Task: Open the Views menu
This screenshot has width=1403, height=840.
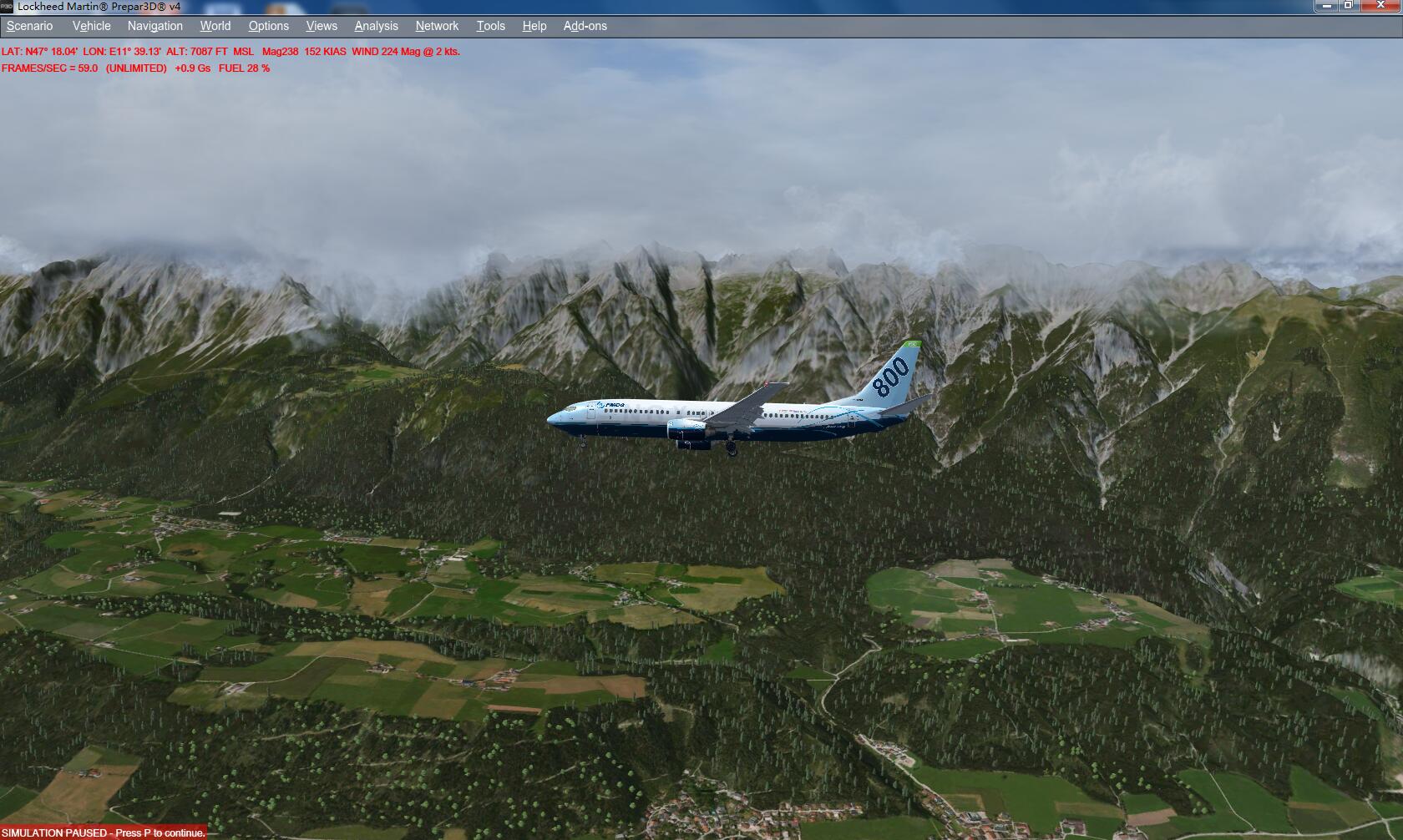Action: 322,26
